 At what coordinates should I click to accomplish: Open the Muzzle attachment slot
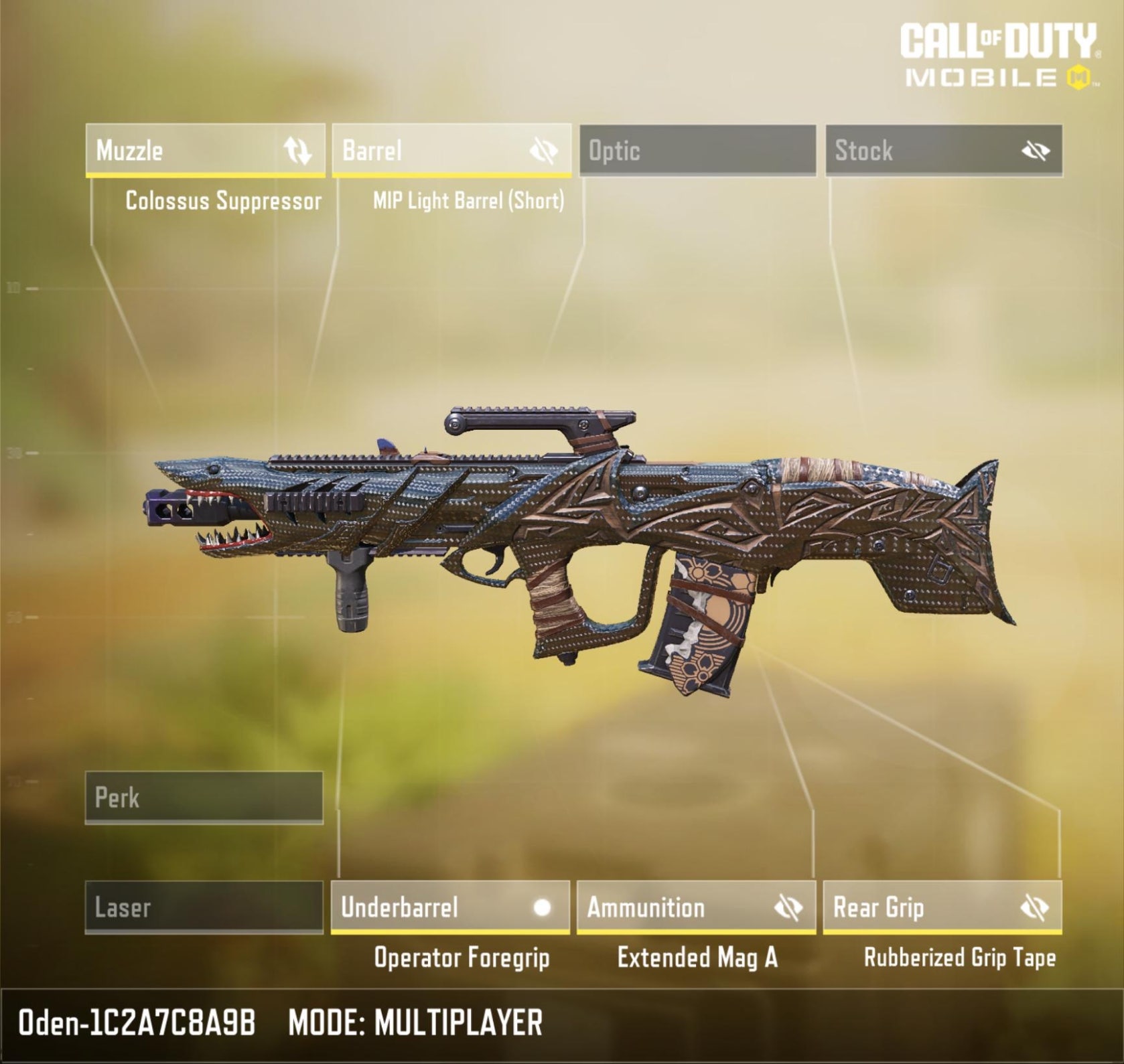click(x=181, y=150)
